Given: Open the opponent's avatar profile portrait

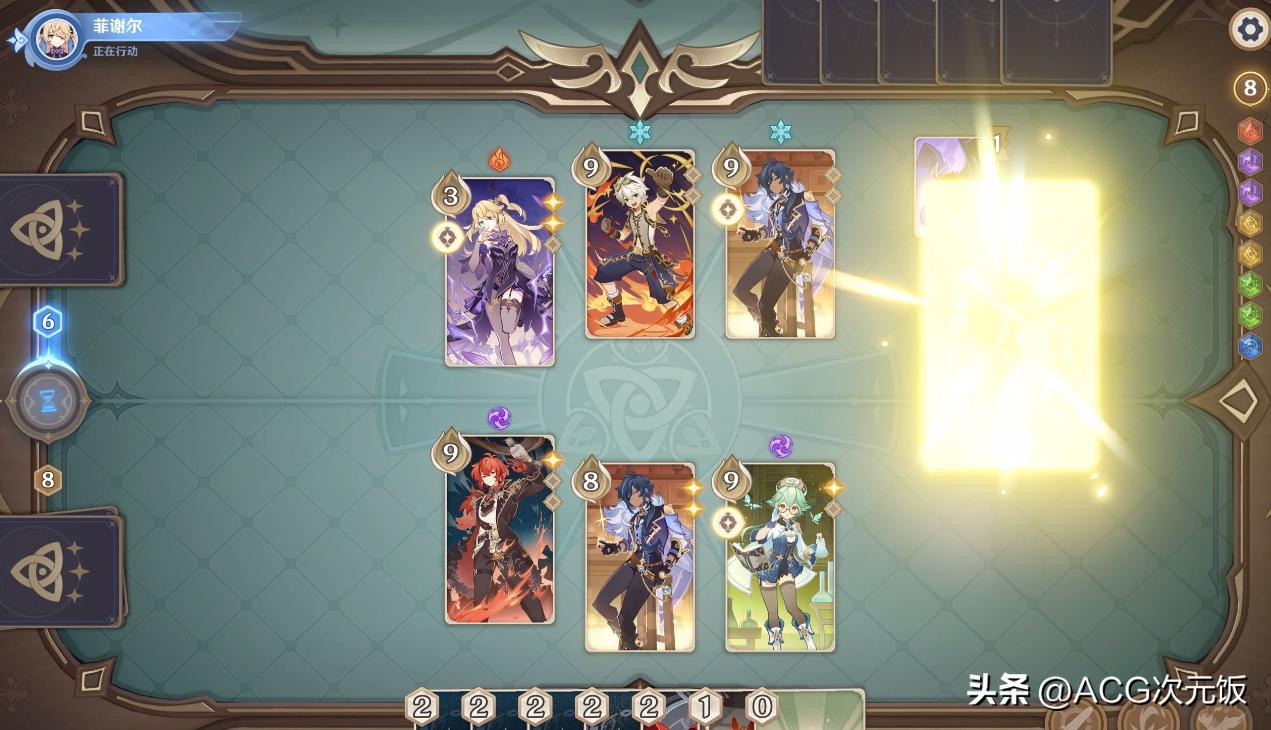Looking at the screenshot, I should (57, 37).
